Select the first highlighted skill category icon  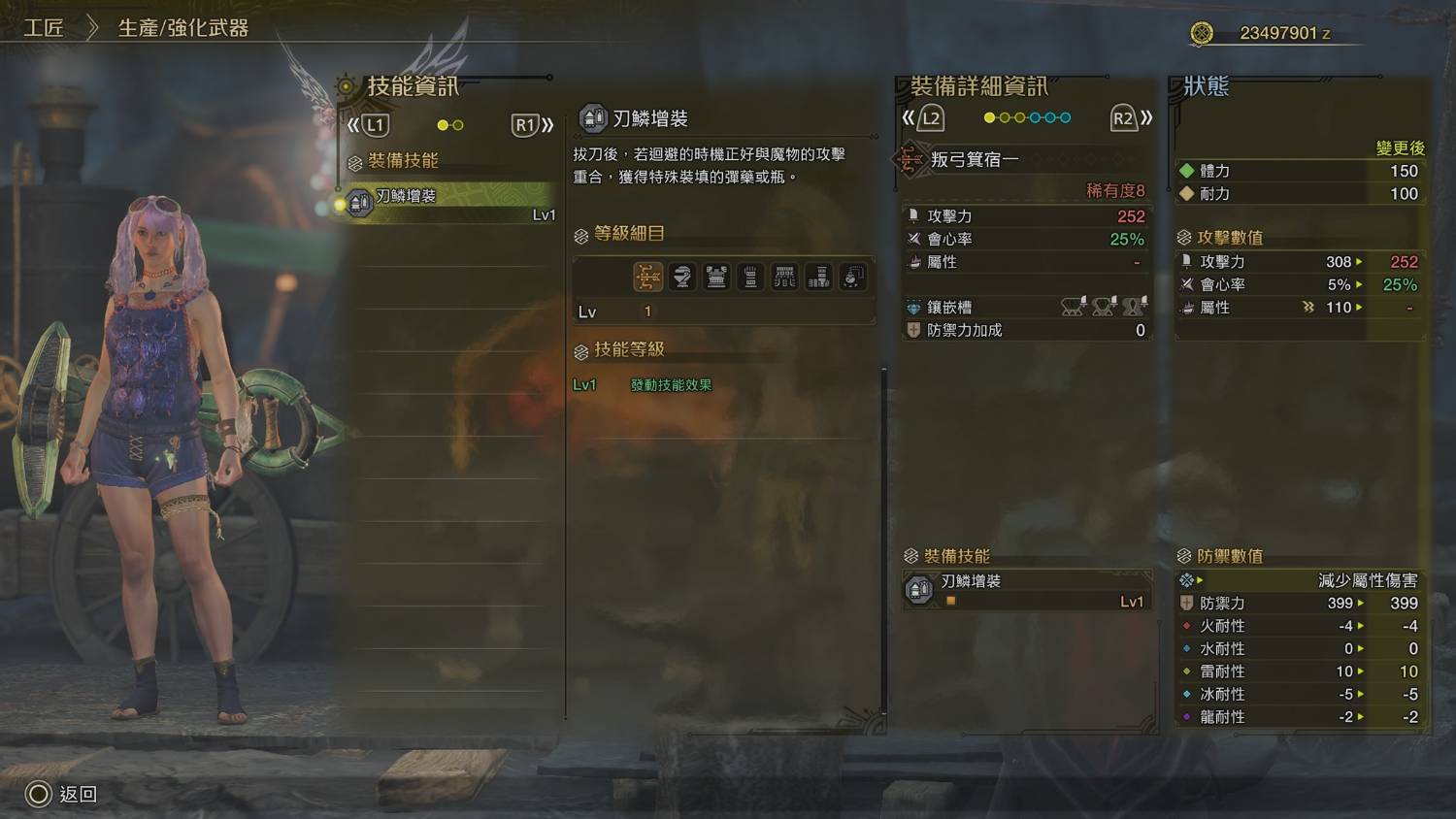click(648, 277)
